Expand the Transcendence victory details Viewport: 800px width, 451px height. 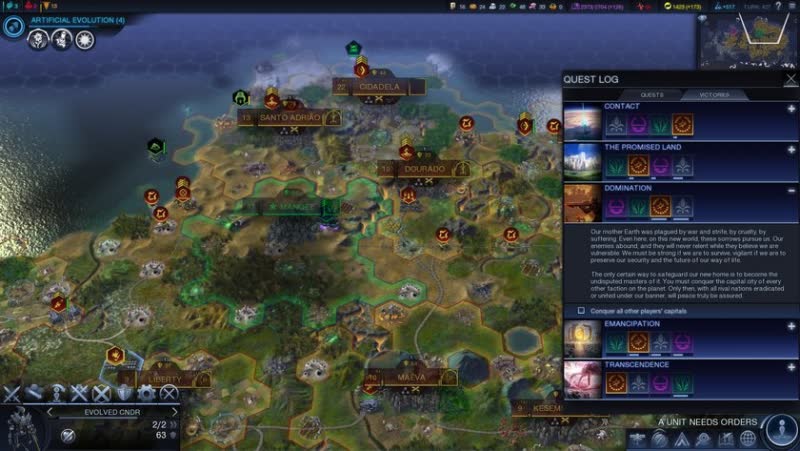click(x=791, y=367)
